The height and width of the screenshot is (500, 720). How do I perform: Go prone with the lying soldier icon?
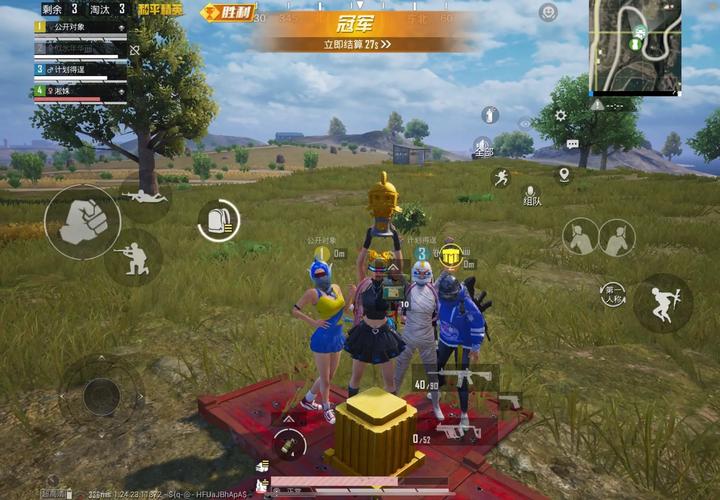[x=146, y=197]
